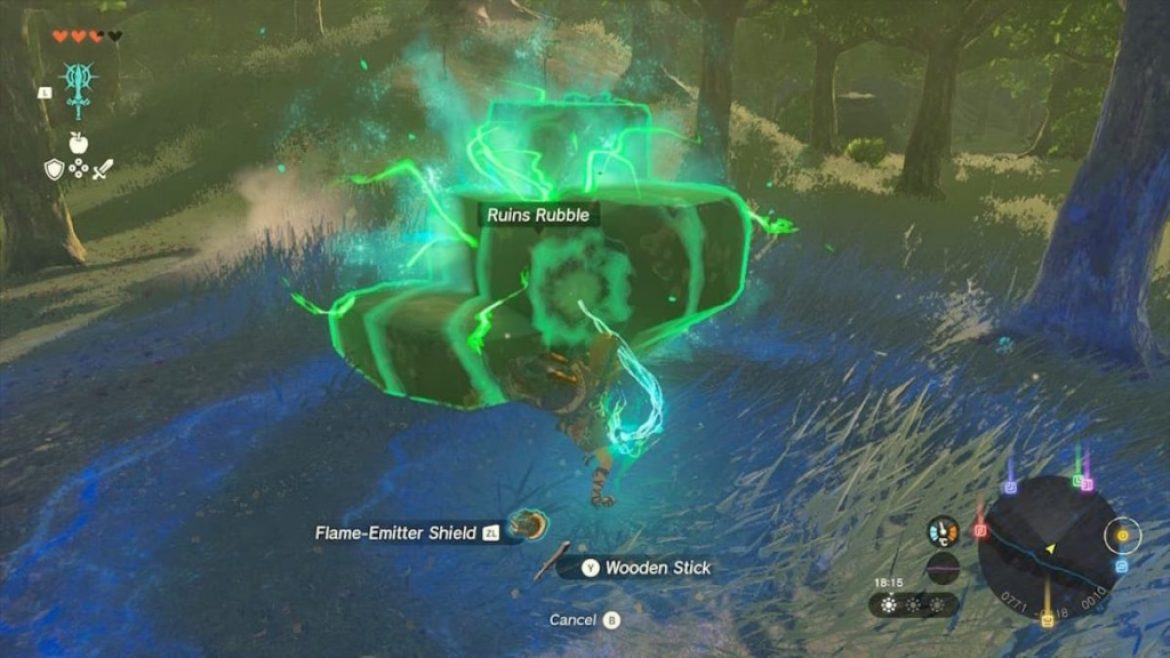This screenshot has width=1170, height=658.
Task: Select the Flame-Emitter Shield fuse option
Action: coord(396,533)
